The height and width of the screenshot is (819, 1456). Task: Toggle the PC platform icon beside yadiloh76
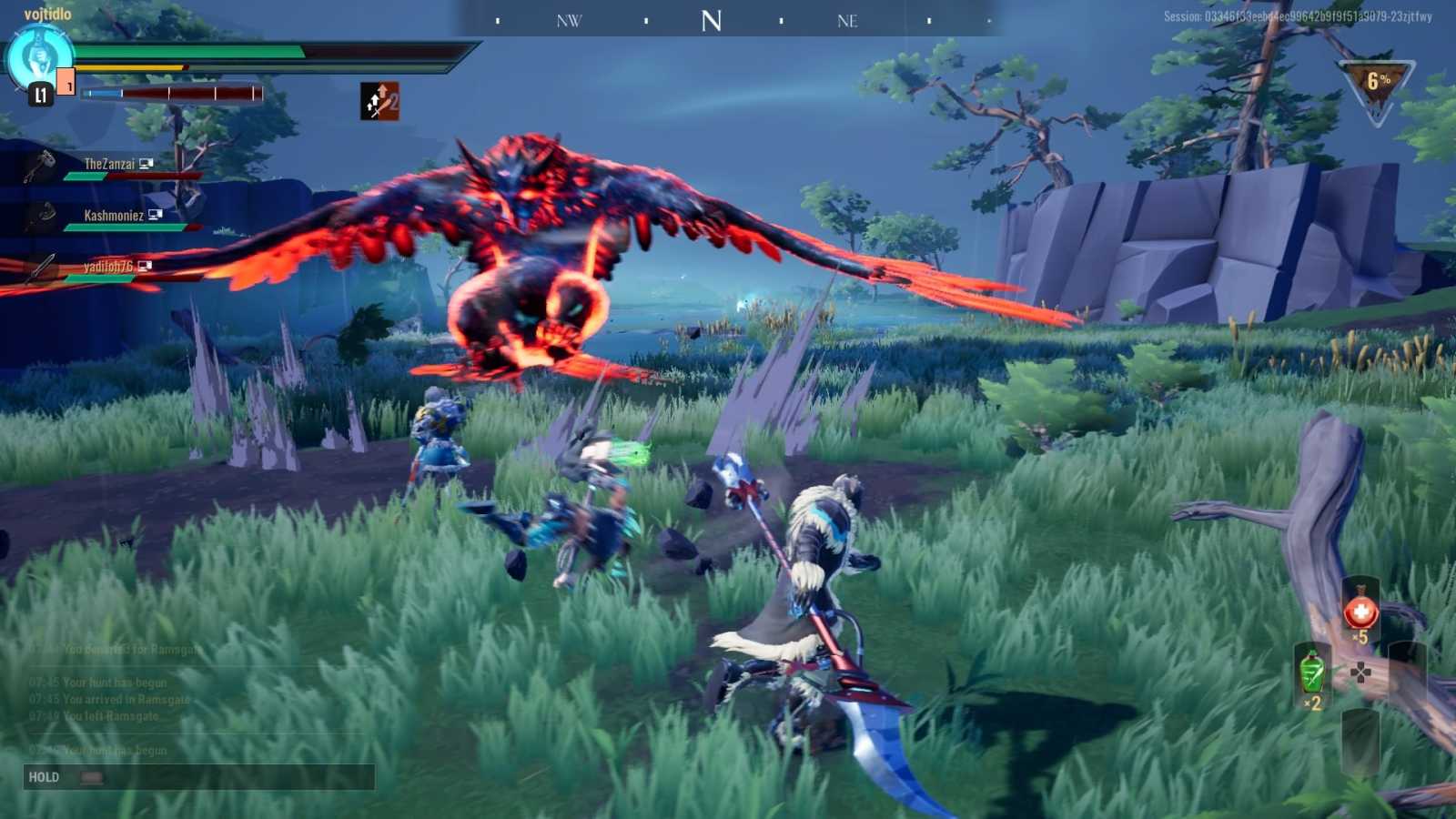[145, 266]
